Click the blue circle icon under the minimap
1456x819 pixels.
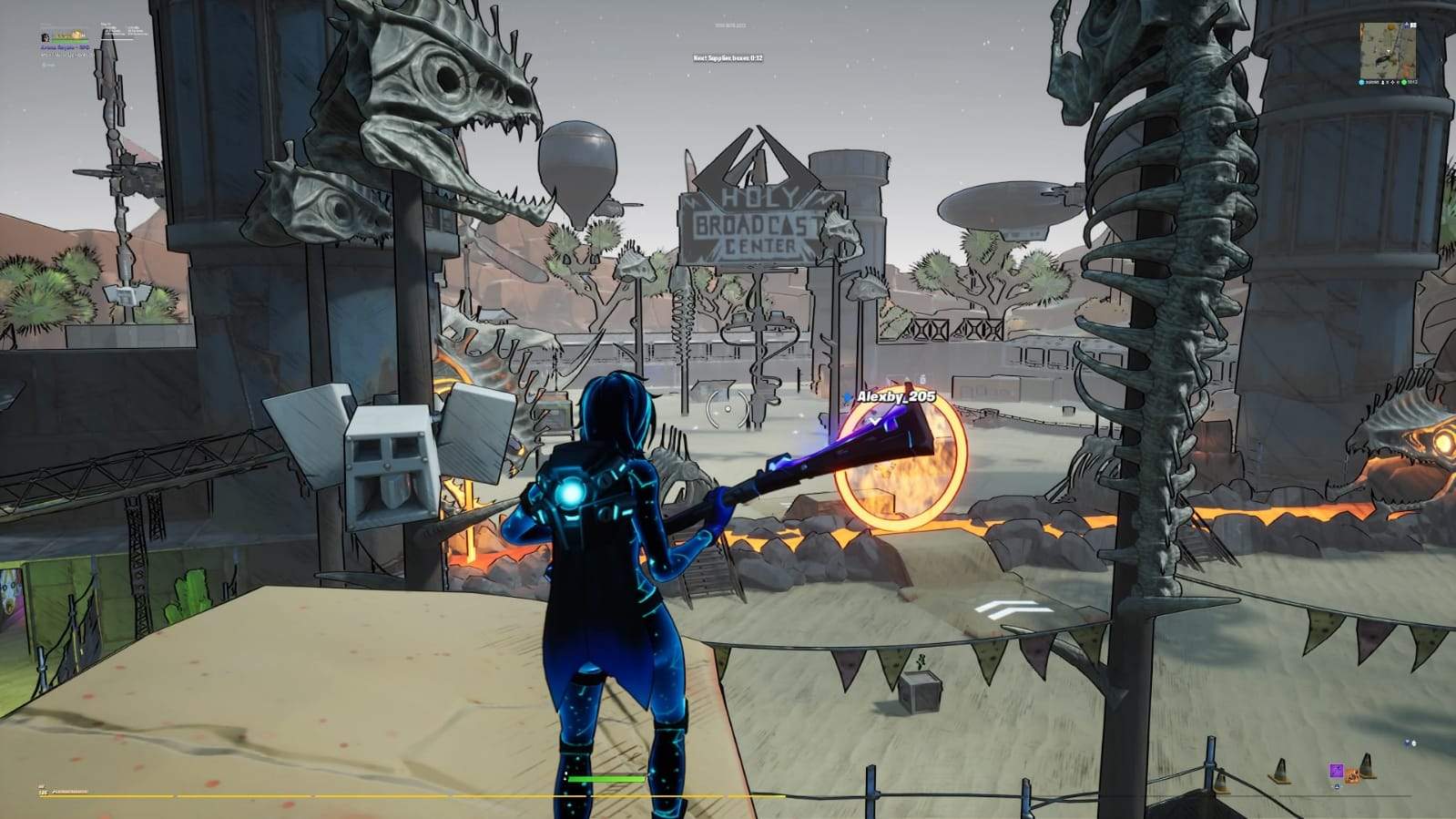1360,82
